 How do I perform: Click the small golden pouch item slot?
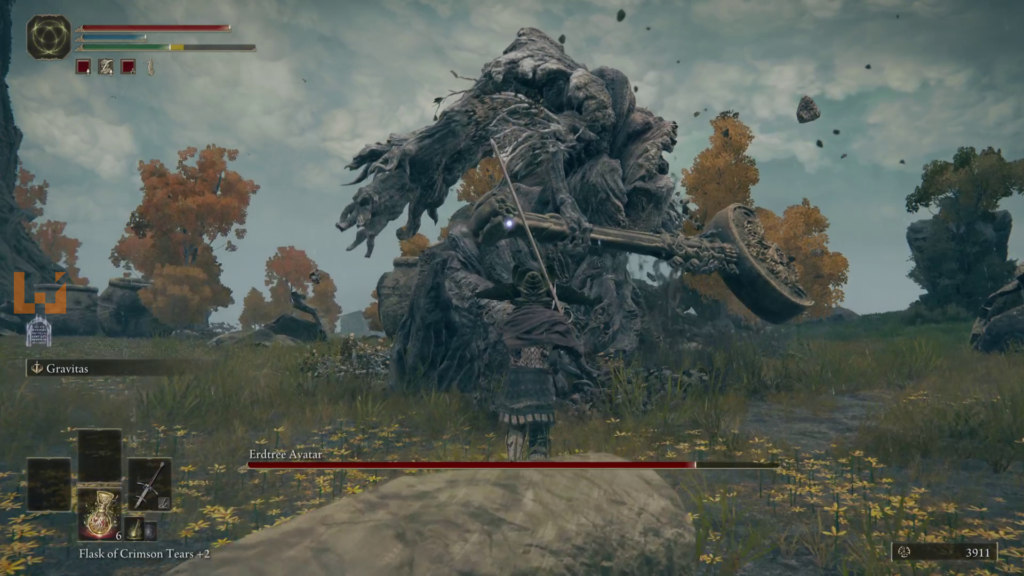pos(133,530)
